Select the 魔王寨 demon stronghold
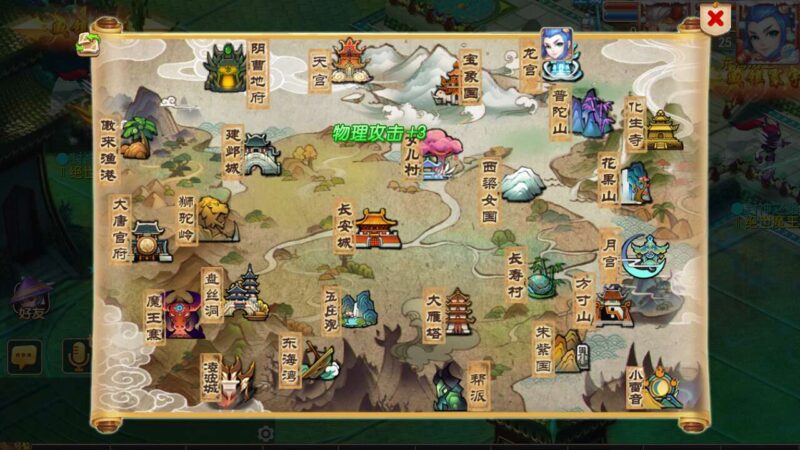This screenshot has width=800, height=450. pyautogui.click(x=183, y=313)
